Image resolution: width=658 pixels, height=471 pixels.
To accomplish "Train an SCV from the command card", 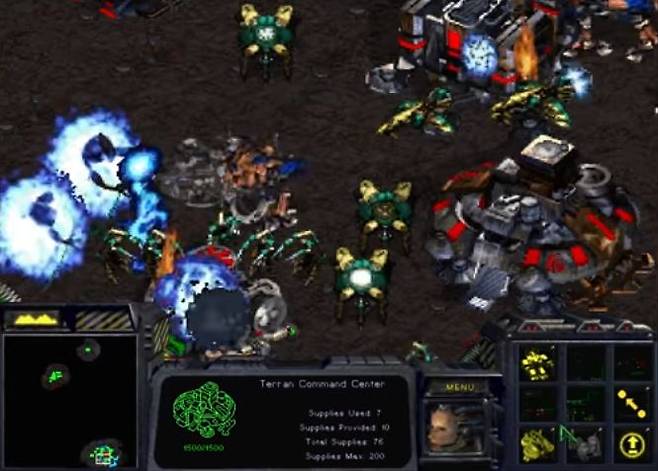I will [x=539, y=364].
